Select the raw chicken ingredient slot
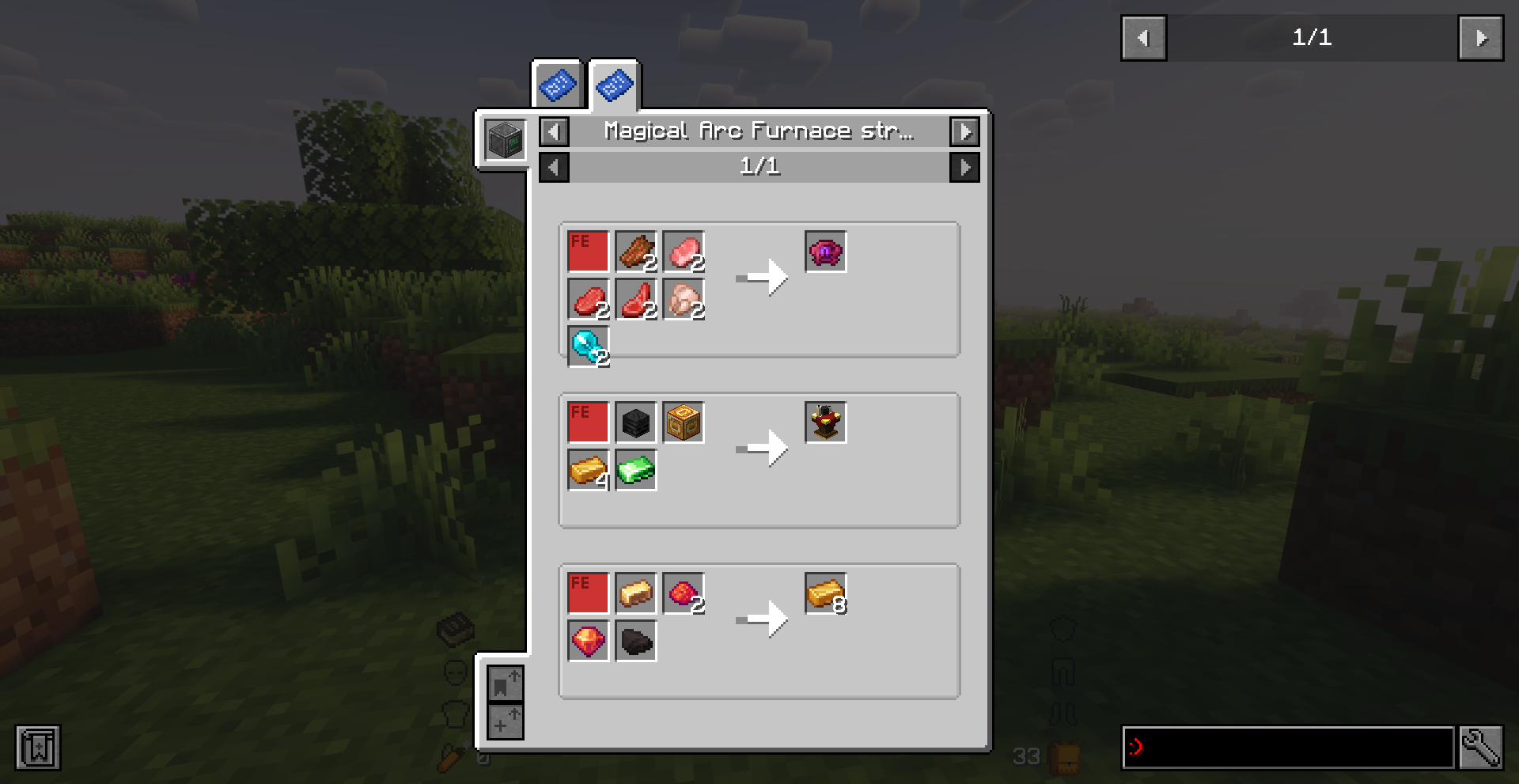Image resolution: width=1519 pixels, height=784 pixels. coord(683,300)
